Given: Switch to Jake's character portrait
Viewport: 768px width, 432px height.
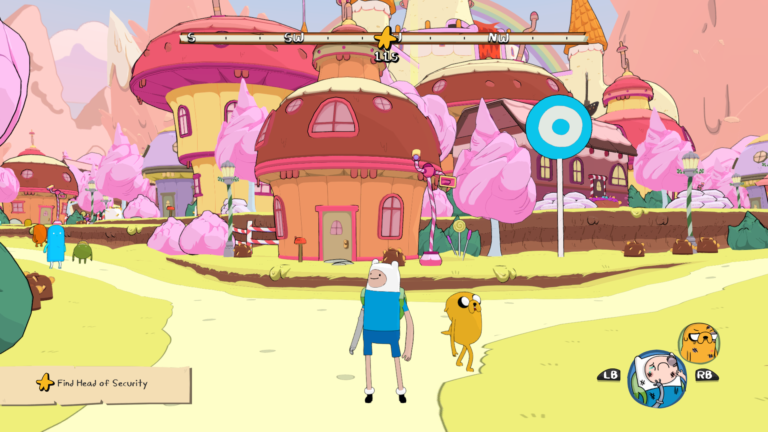Looking at the screenshot, I should [699, 344].
